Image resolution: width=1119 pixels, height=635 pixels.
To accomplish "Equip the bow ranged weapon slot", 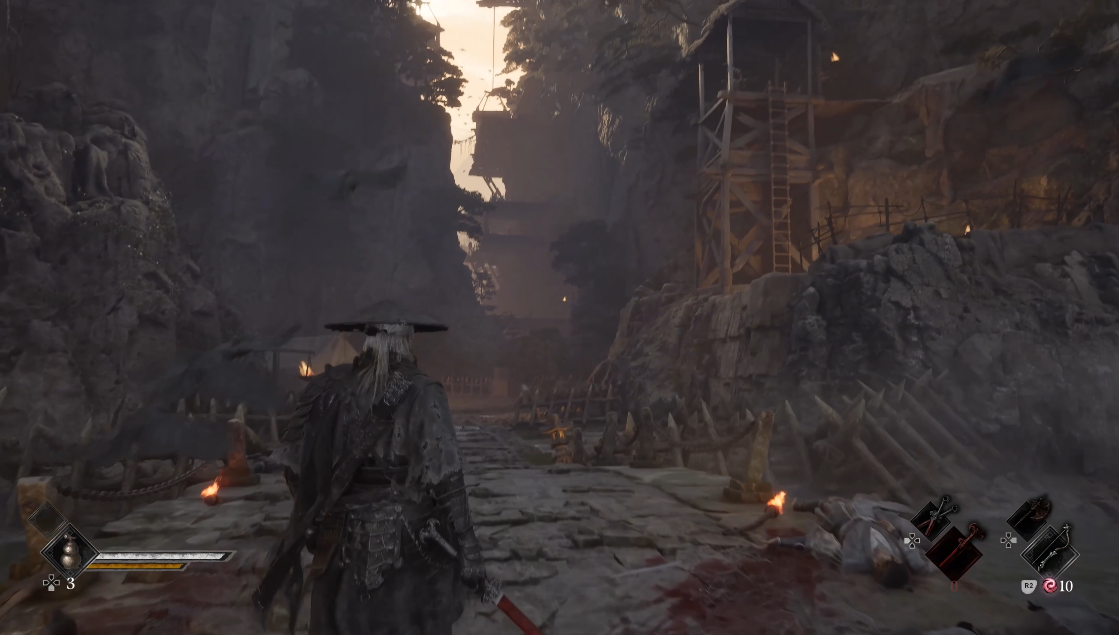I will pos(1050,551).
